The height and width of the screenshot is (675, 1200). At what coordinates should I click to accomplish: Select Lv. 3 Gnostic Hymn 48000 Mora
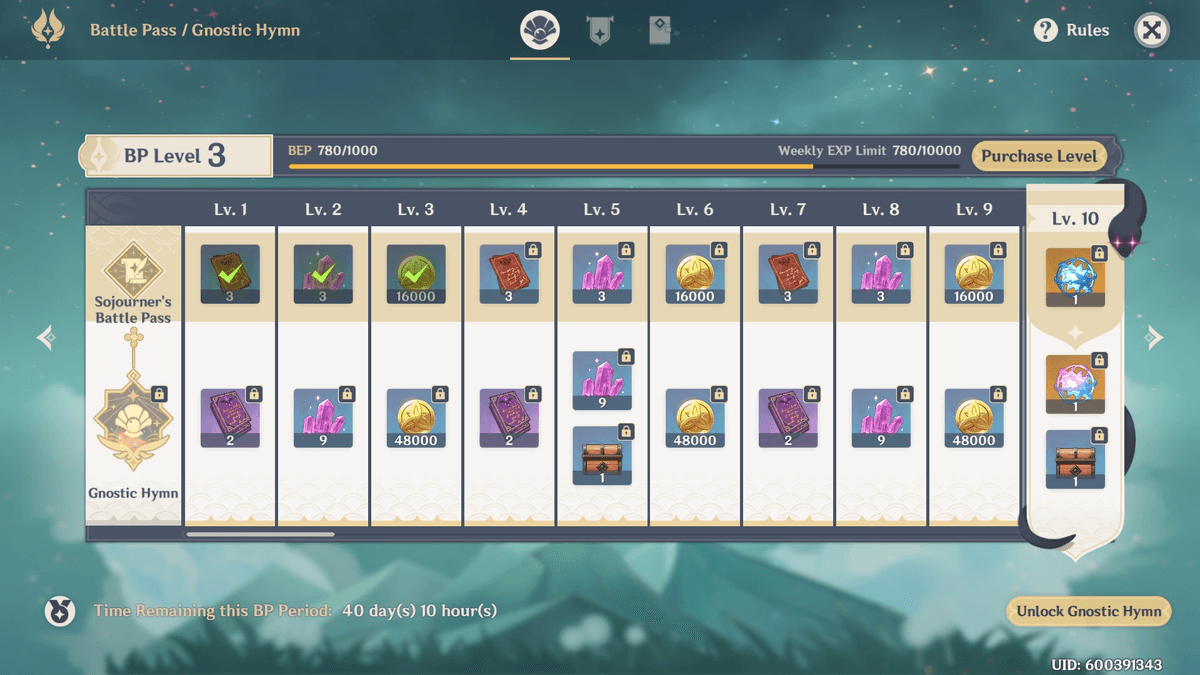pos(416,418)
